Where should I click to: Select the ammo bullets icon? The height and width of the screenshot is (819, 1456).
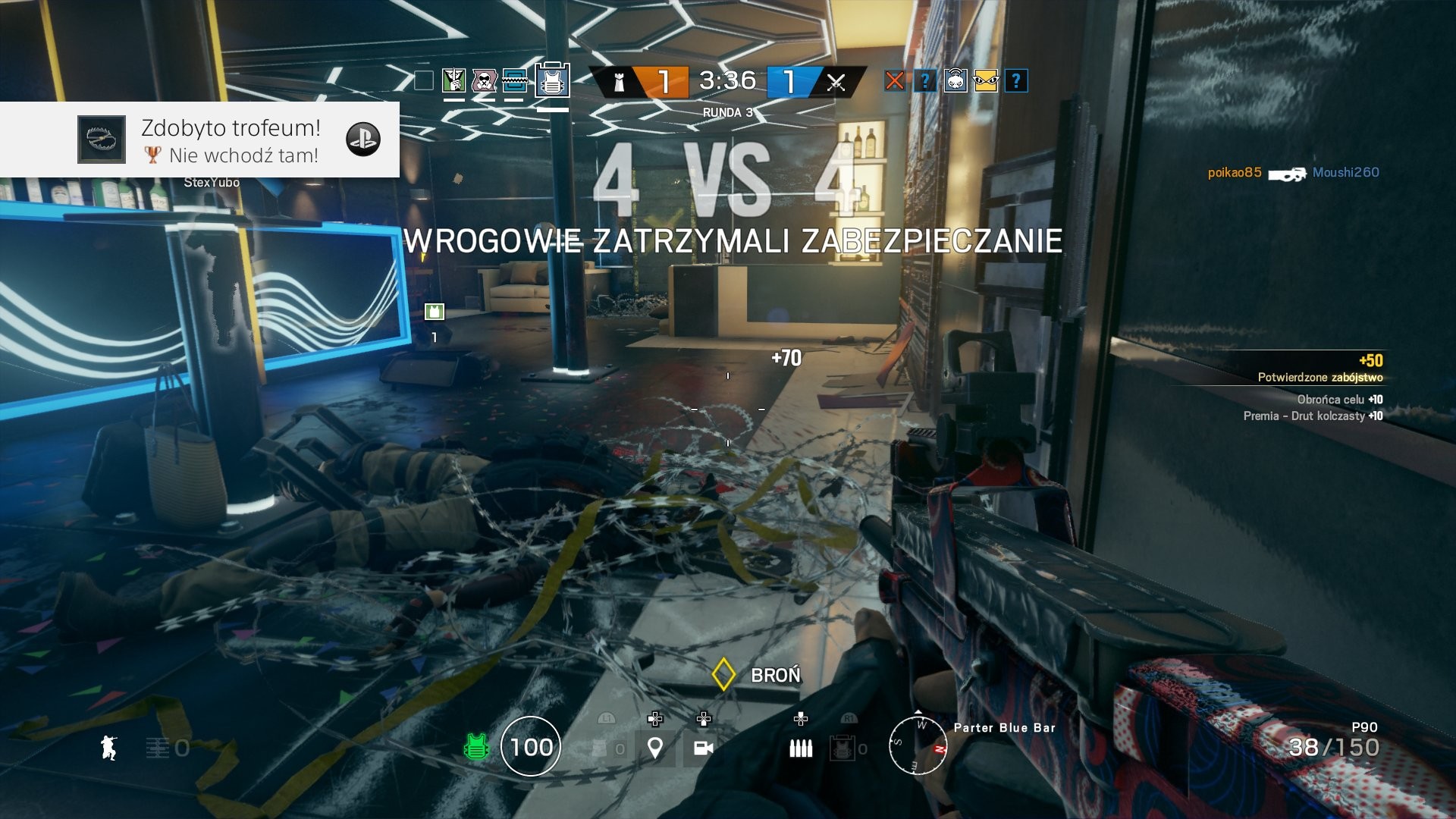[x=800, y=748]
